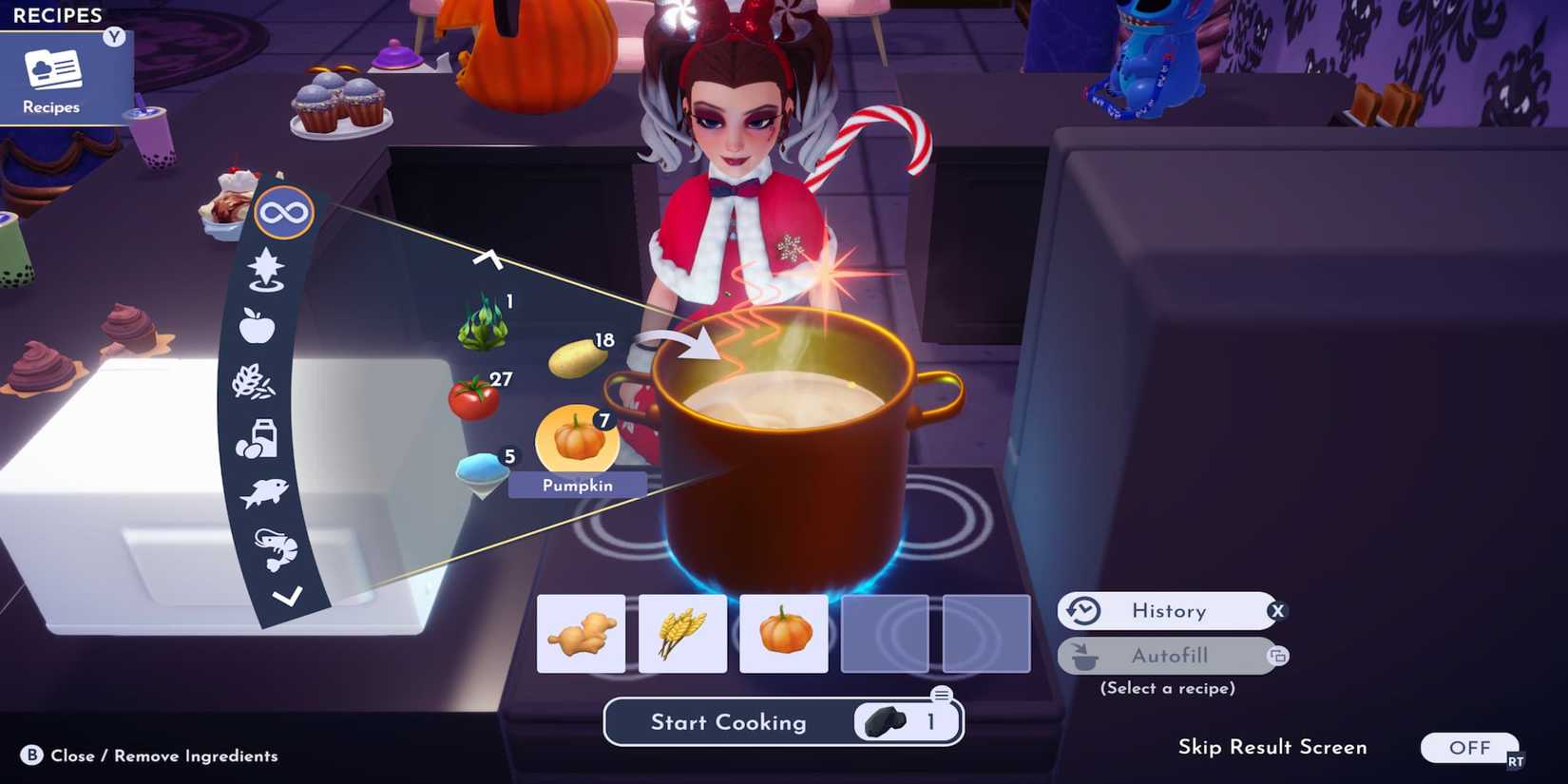Click the History button
Viewport: 1568px width, 784px height.
pyautogui.click(x=1170, y=611)
